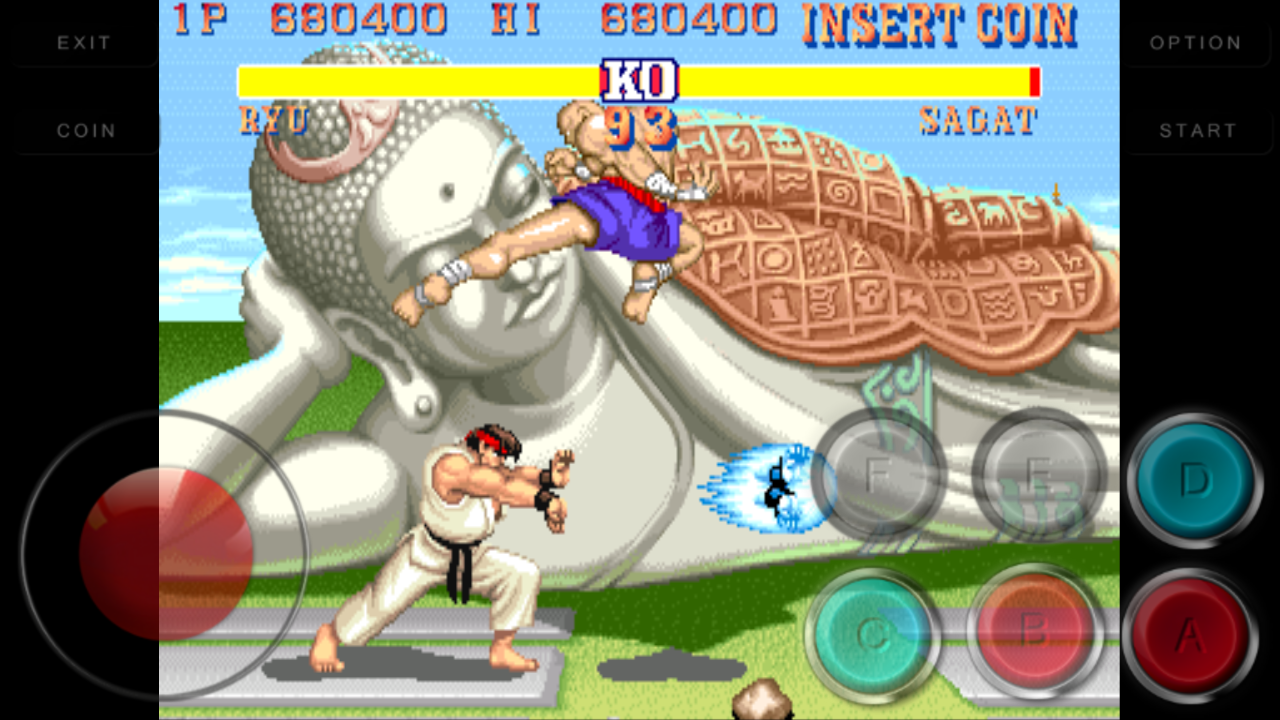Tap EXIT to leave the emulator
Screen dimensions: 1280x720
[84, 42]
